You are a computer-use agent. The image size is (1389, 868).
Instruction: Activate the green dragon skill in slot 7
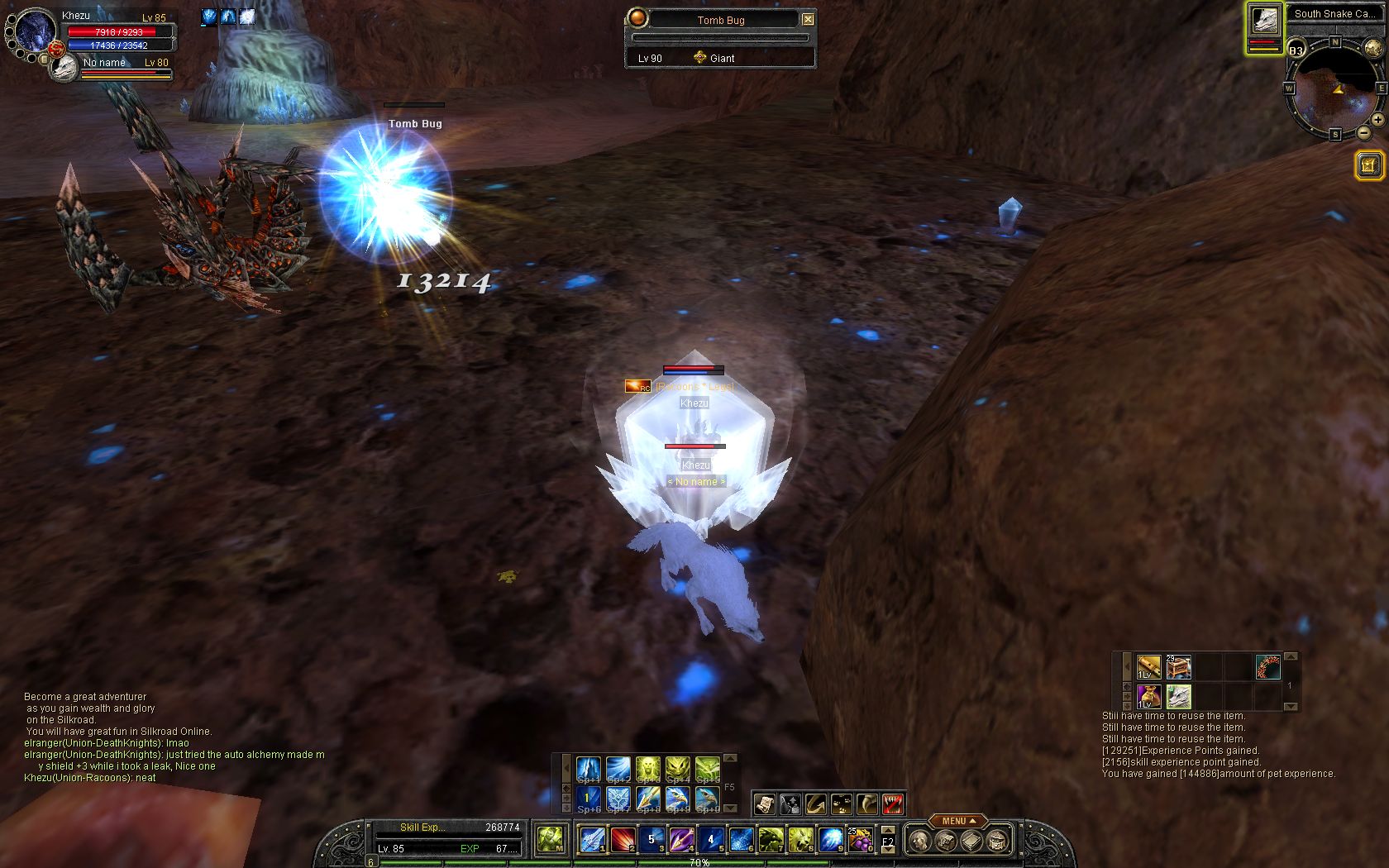[770, 840]
